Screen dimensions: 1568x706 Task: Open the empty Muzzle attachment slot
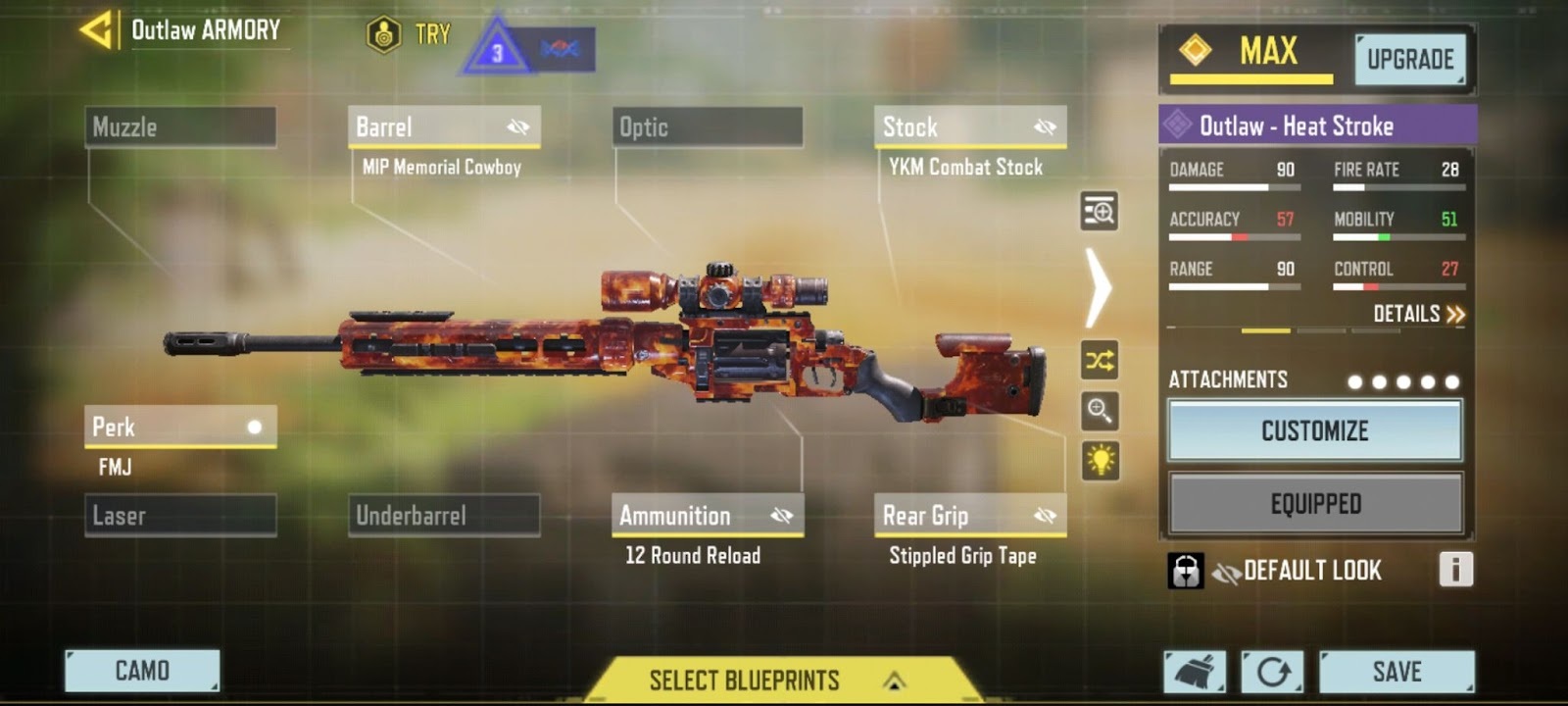[x=180, y=127]
